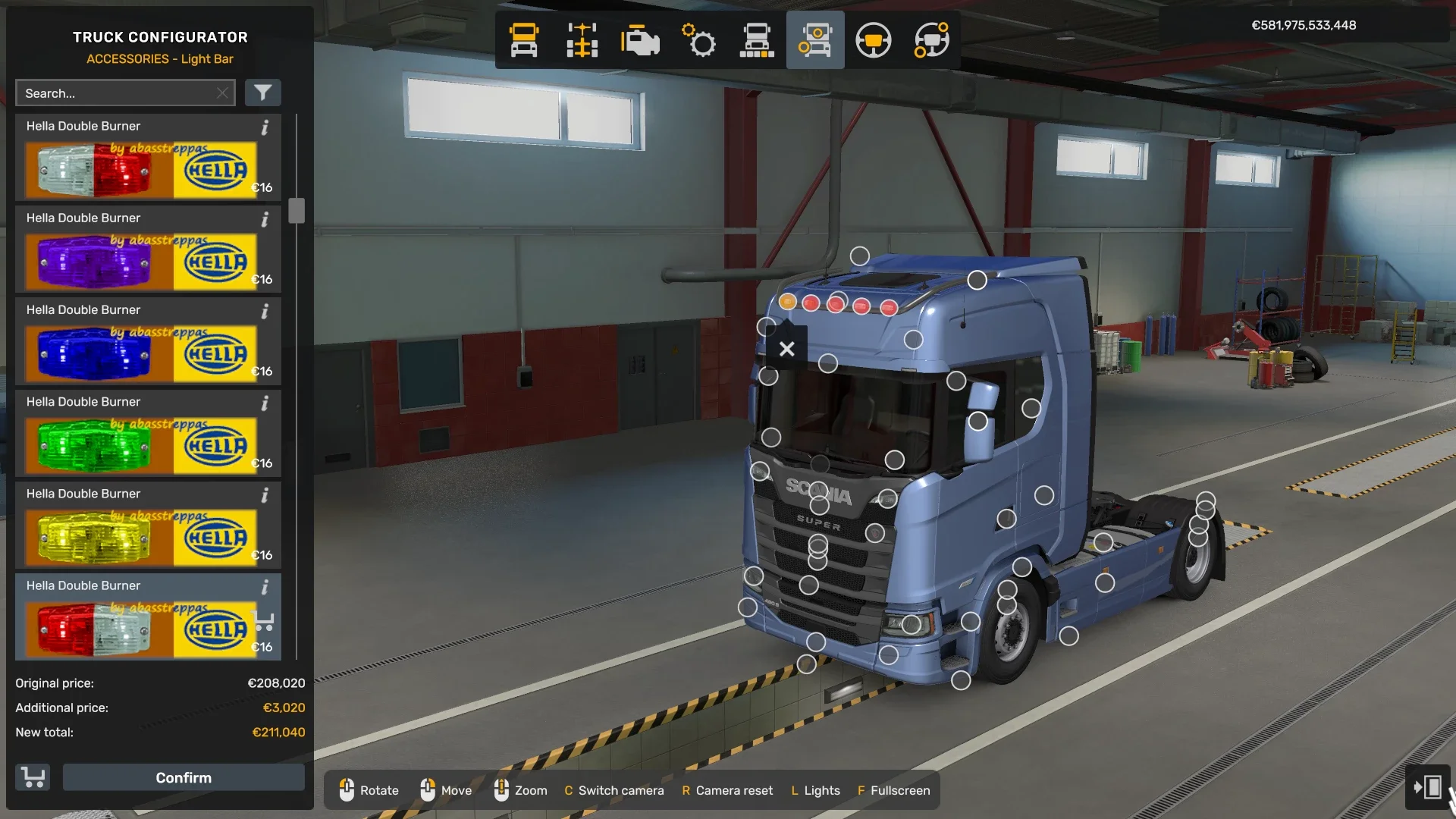
Task: Select the Interior steering wheel icon
Action: pos(874,40)
